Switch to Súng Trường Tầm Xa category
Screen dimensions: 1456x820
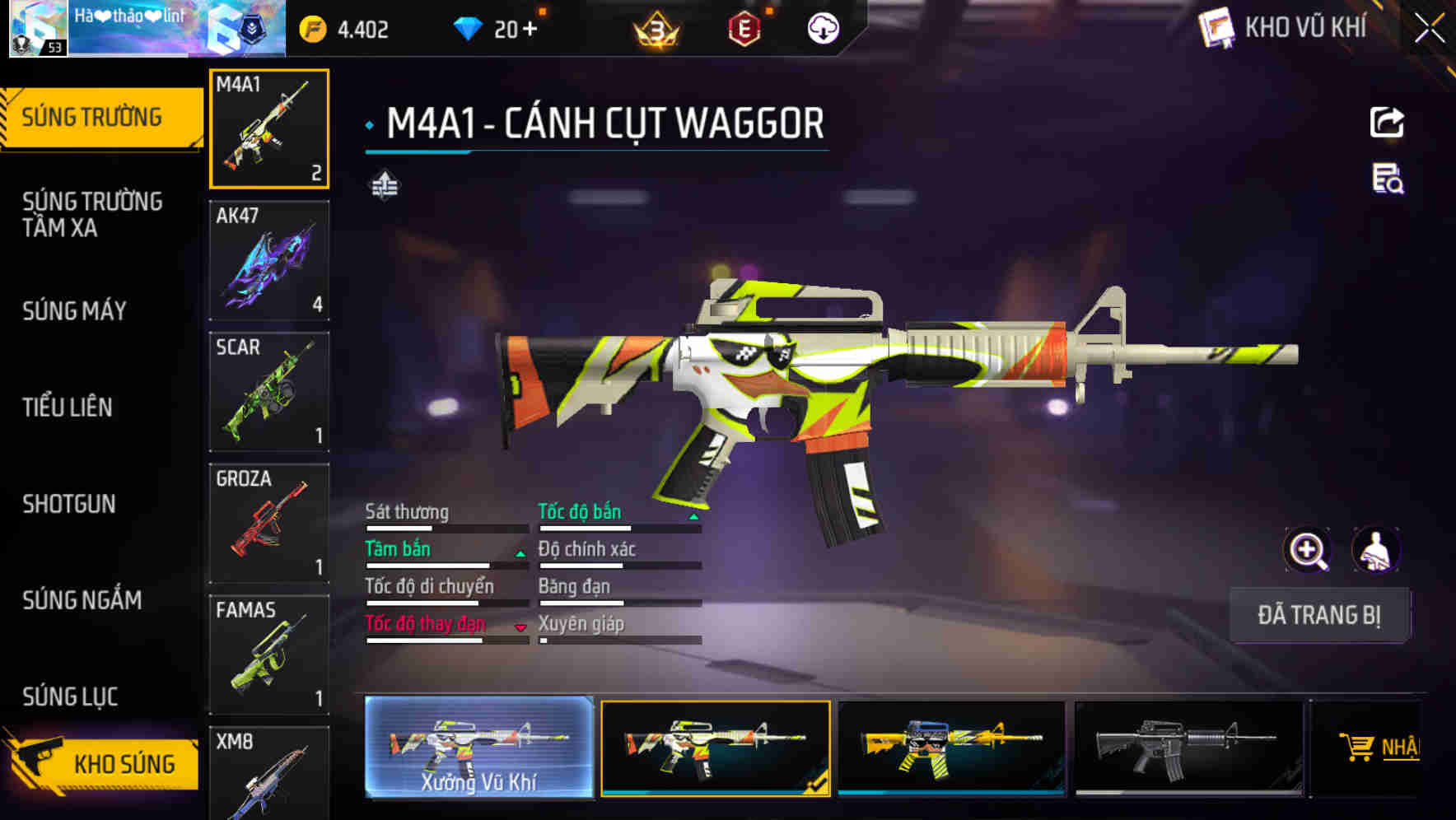[92, 214]
